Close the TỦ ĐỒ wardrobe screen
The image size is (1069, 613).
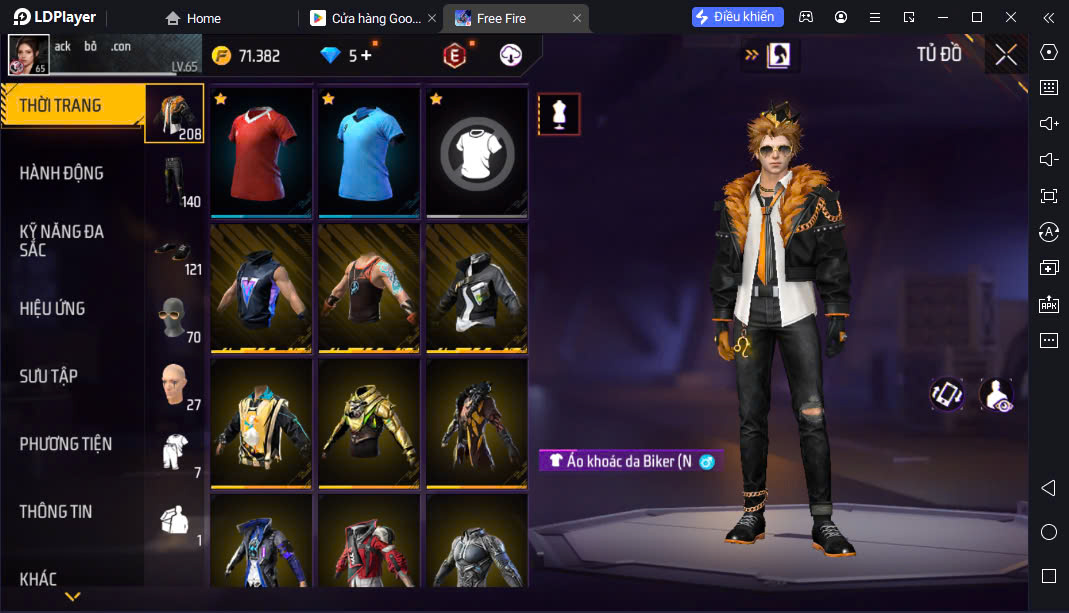point(1006,55)
